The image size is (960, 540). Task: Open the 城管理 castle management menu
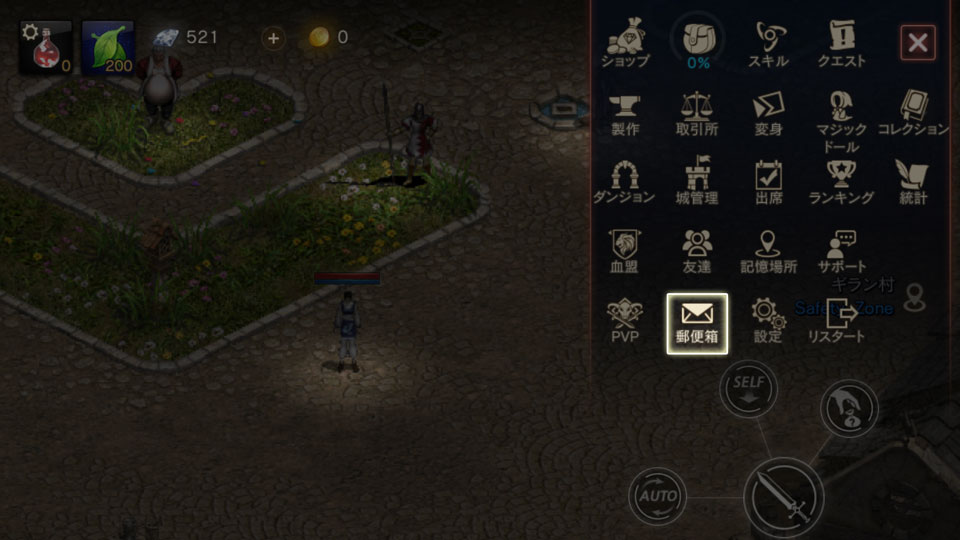(697, 181)
